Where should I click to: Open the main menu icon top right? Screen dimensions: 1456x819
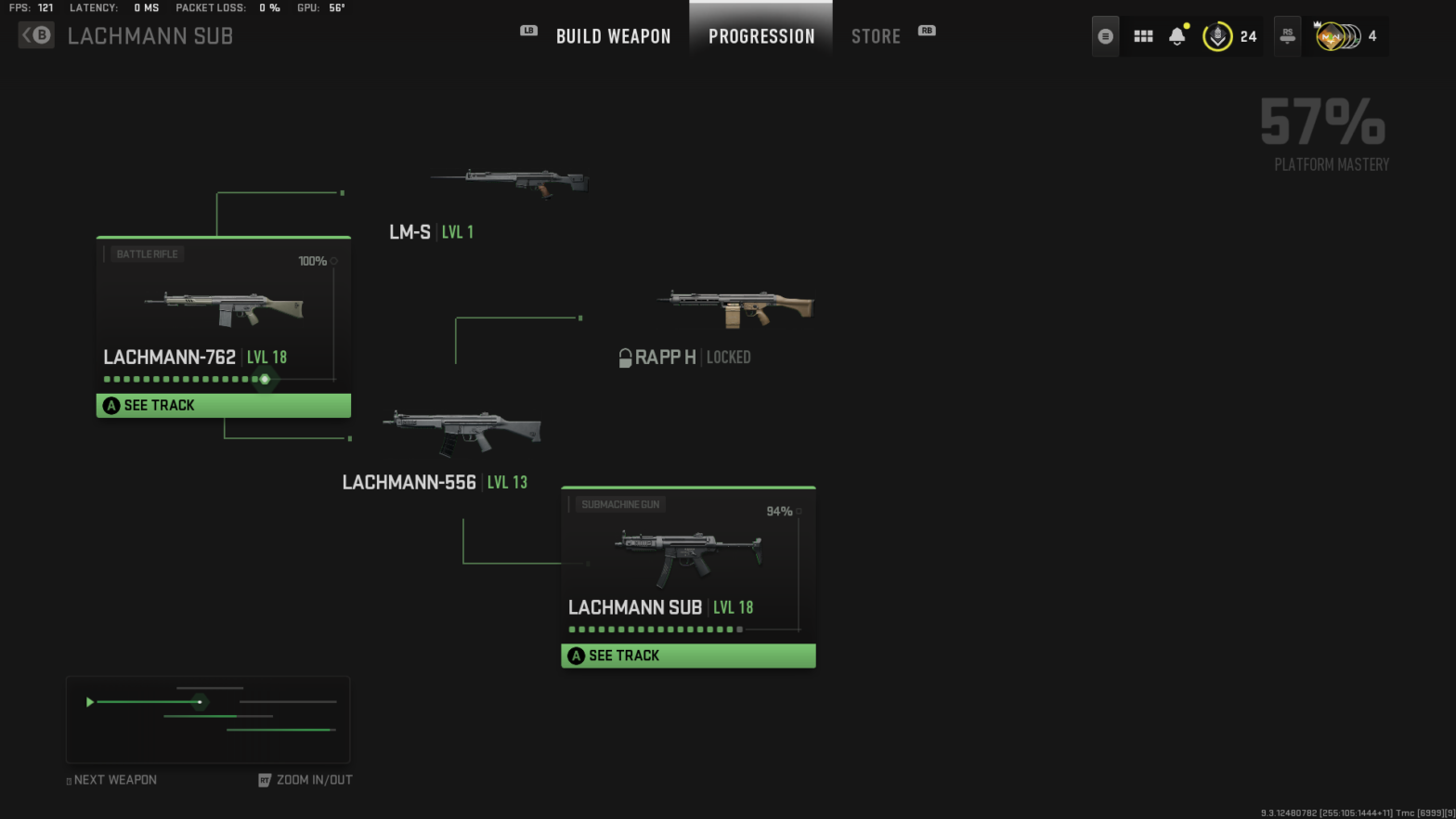(1104, 36)
